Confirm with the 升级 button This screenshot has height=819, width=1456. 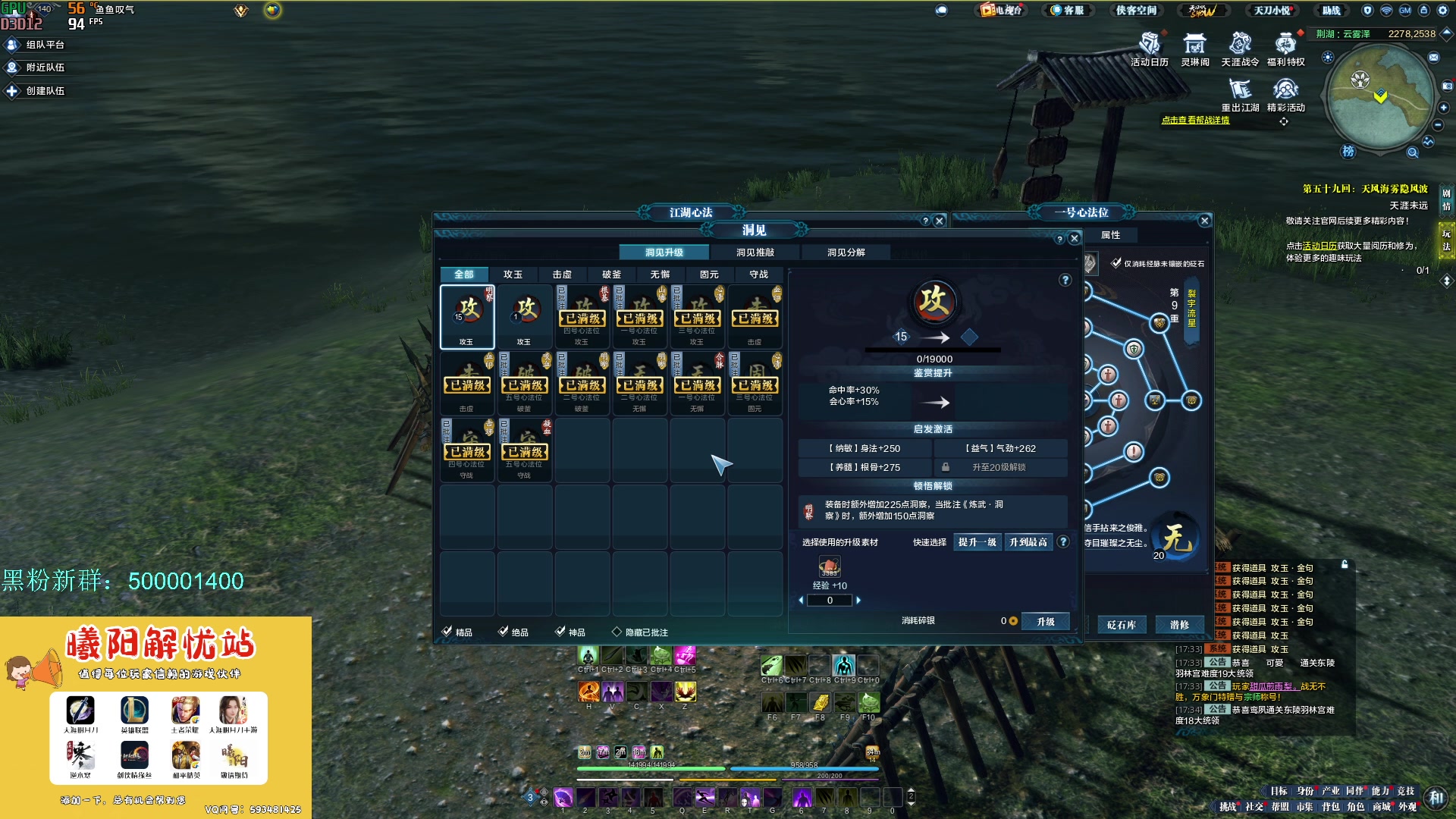pos(1046,622)
